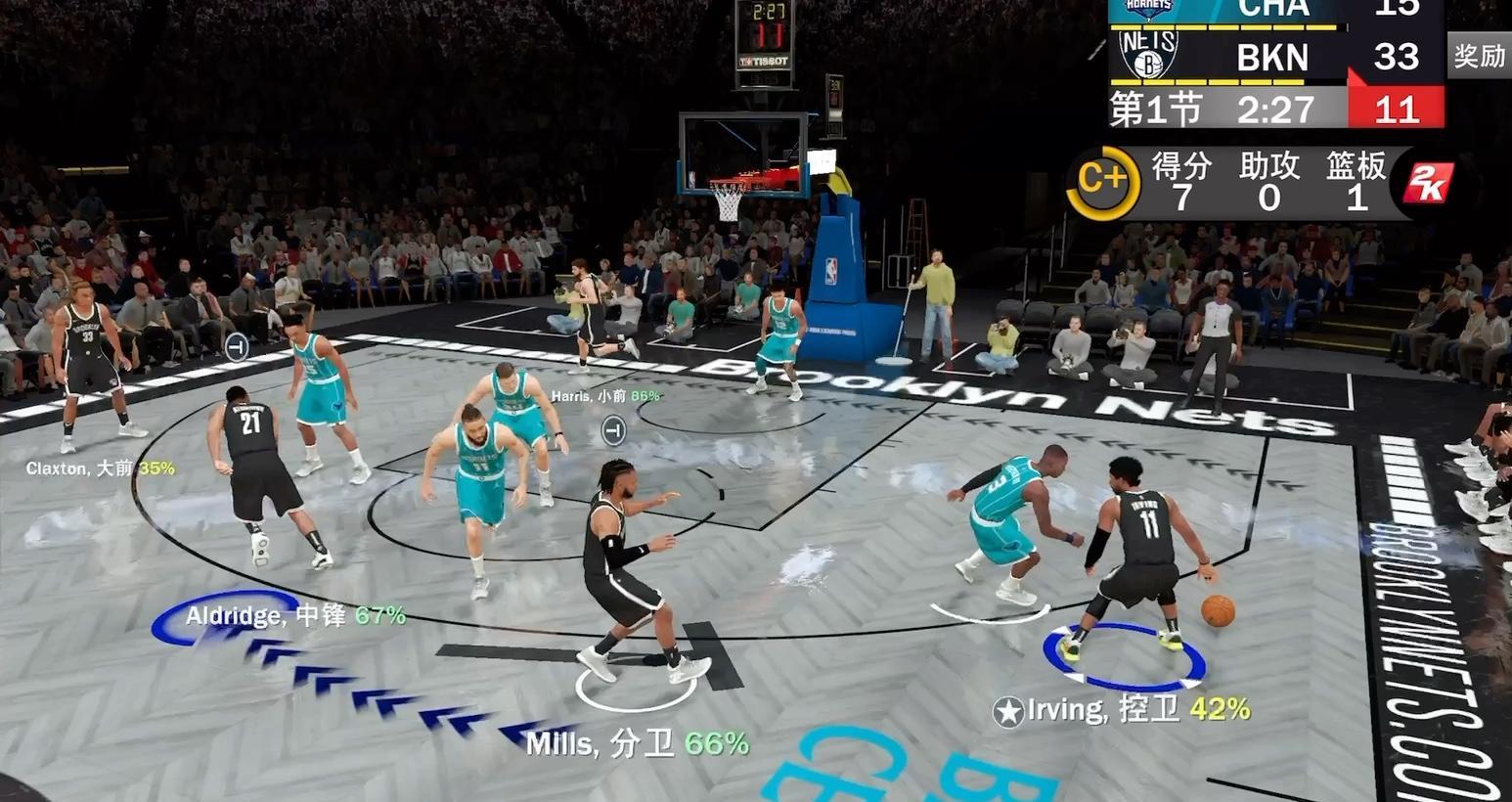Tap the Harris 小前 teammate label
1512x802 pixels.
tap(604, 396)
